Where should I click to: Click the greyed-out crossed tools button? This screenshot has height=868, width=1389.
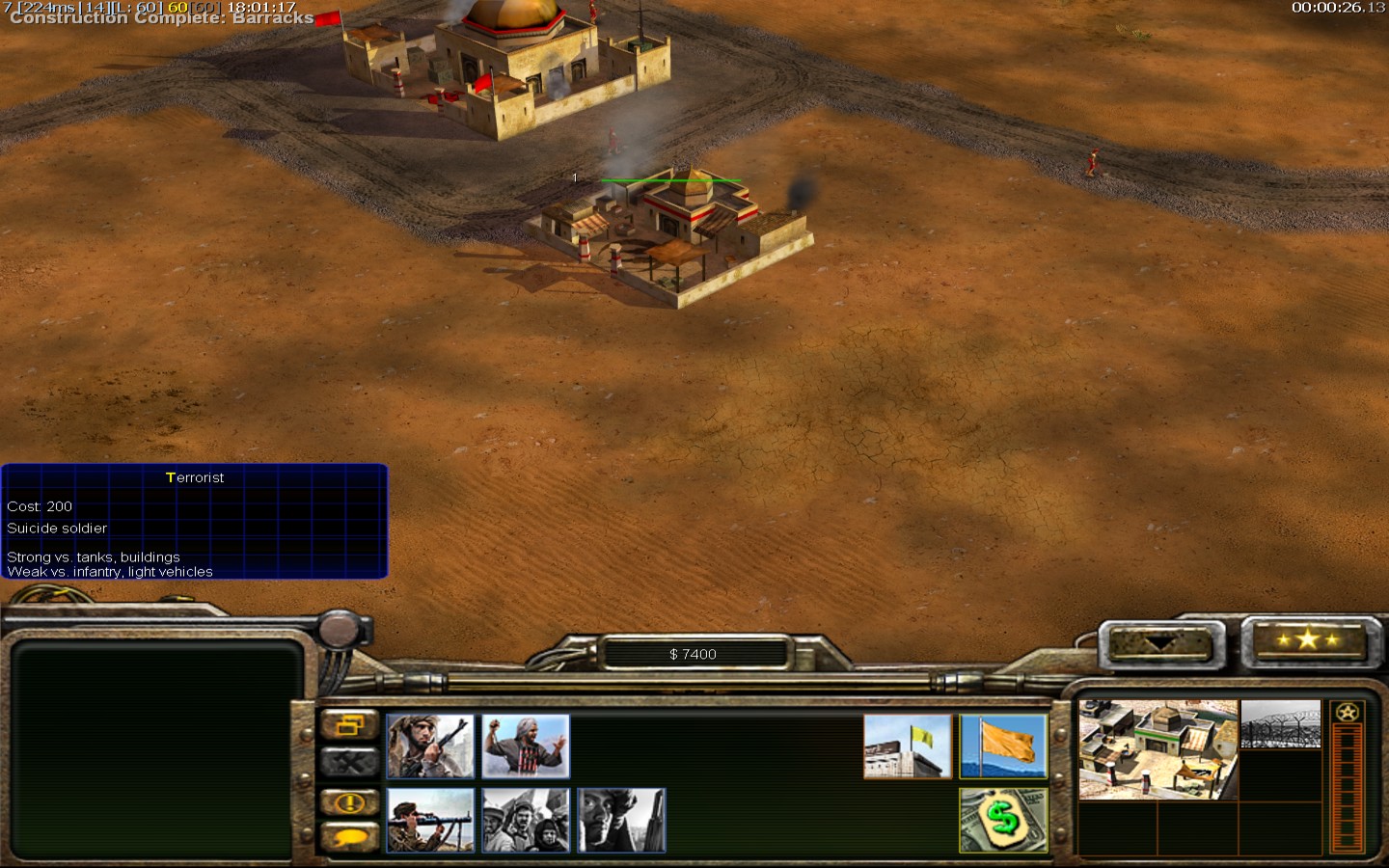349,763
